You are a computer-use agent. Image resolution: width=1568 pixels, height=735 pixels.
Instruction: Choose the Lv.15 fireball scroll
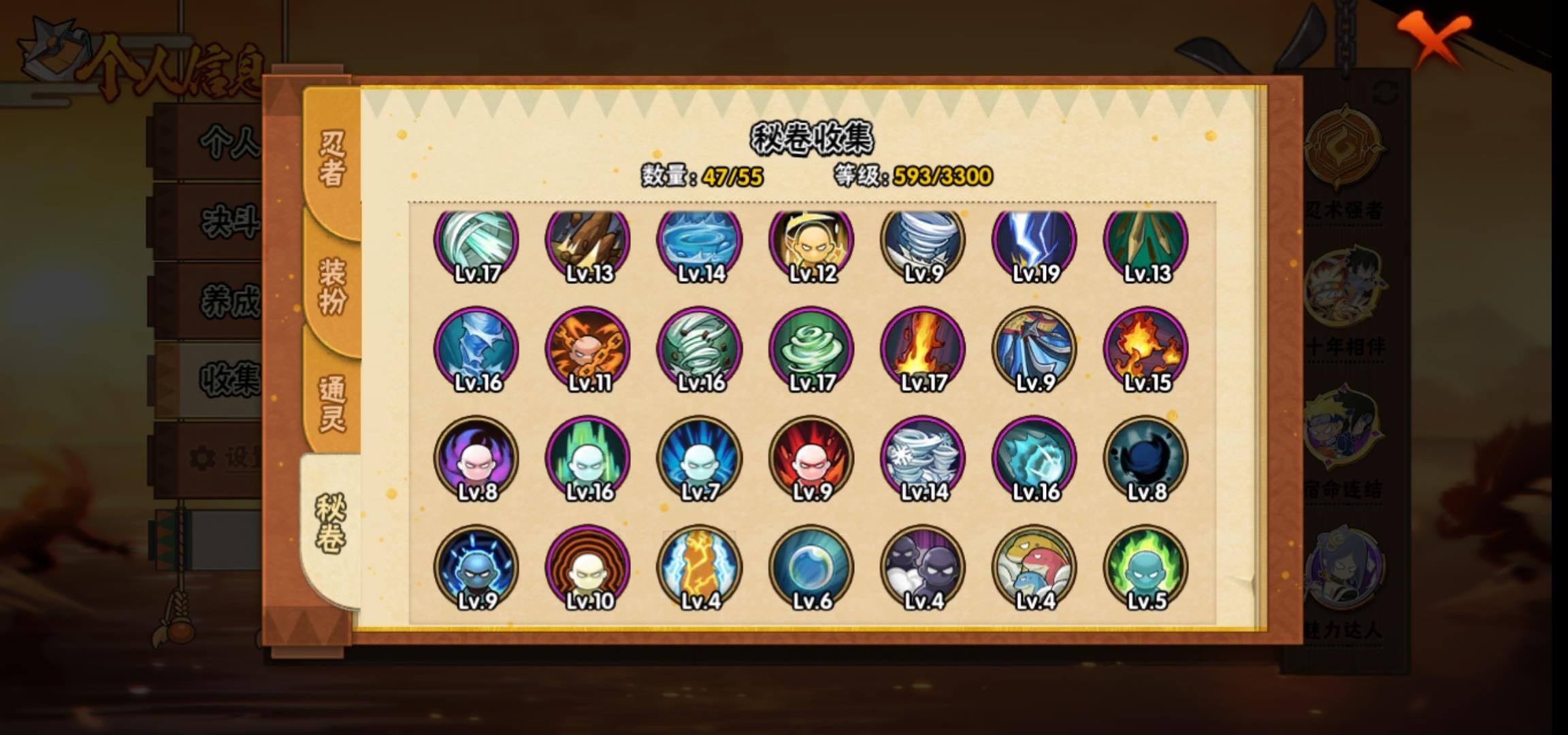coord(1146,350)
